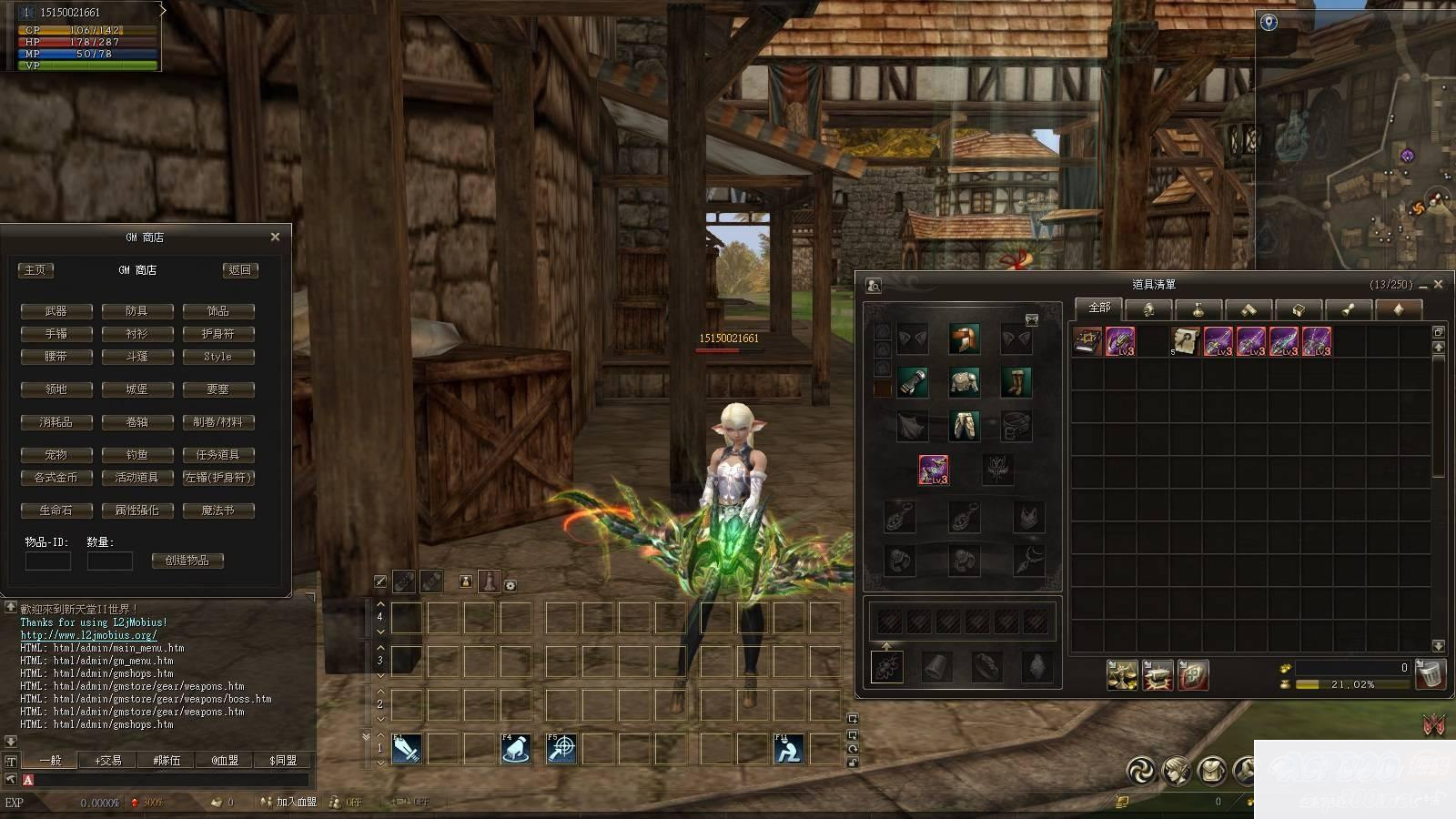Image resolution: width=1456 pixels, height=819 pixels.
Task: Return to the 主页 home page
Action: tap(35, 270)
